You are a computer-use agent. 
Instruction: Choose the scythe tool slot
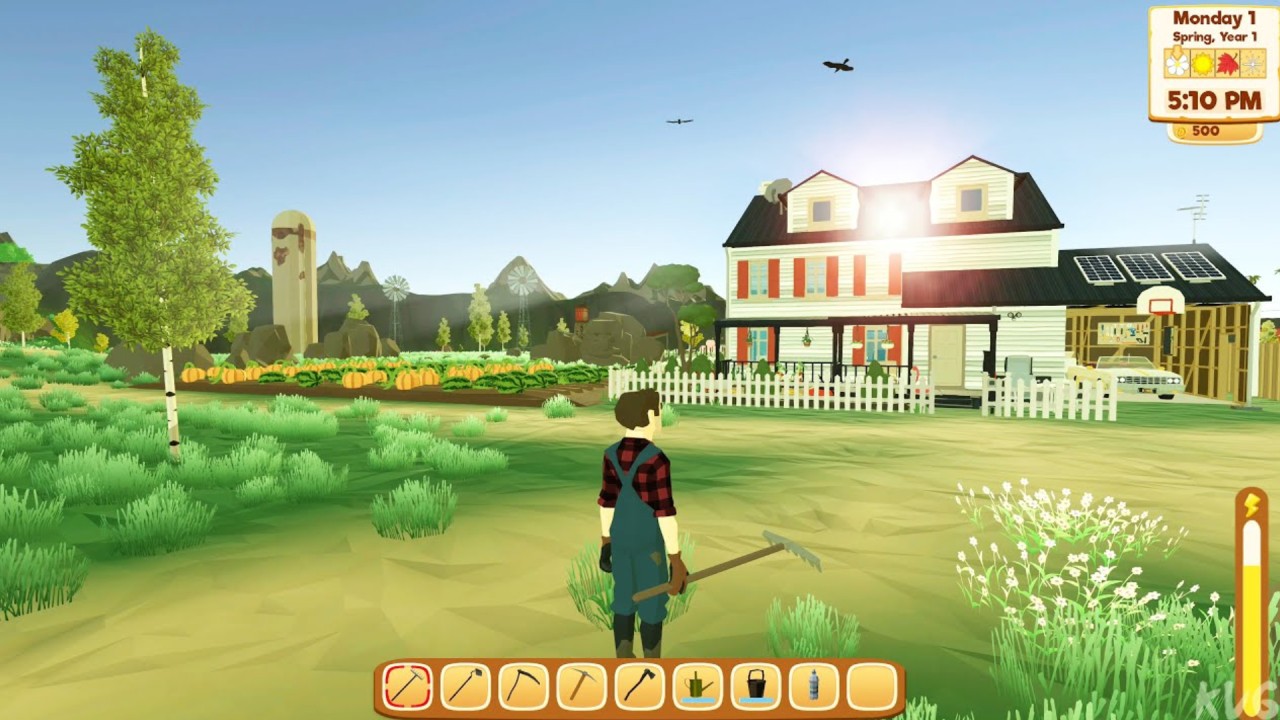point(524,687)
